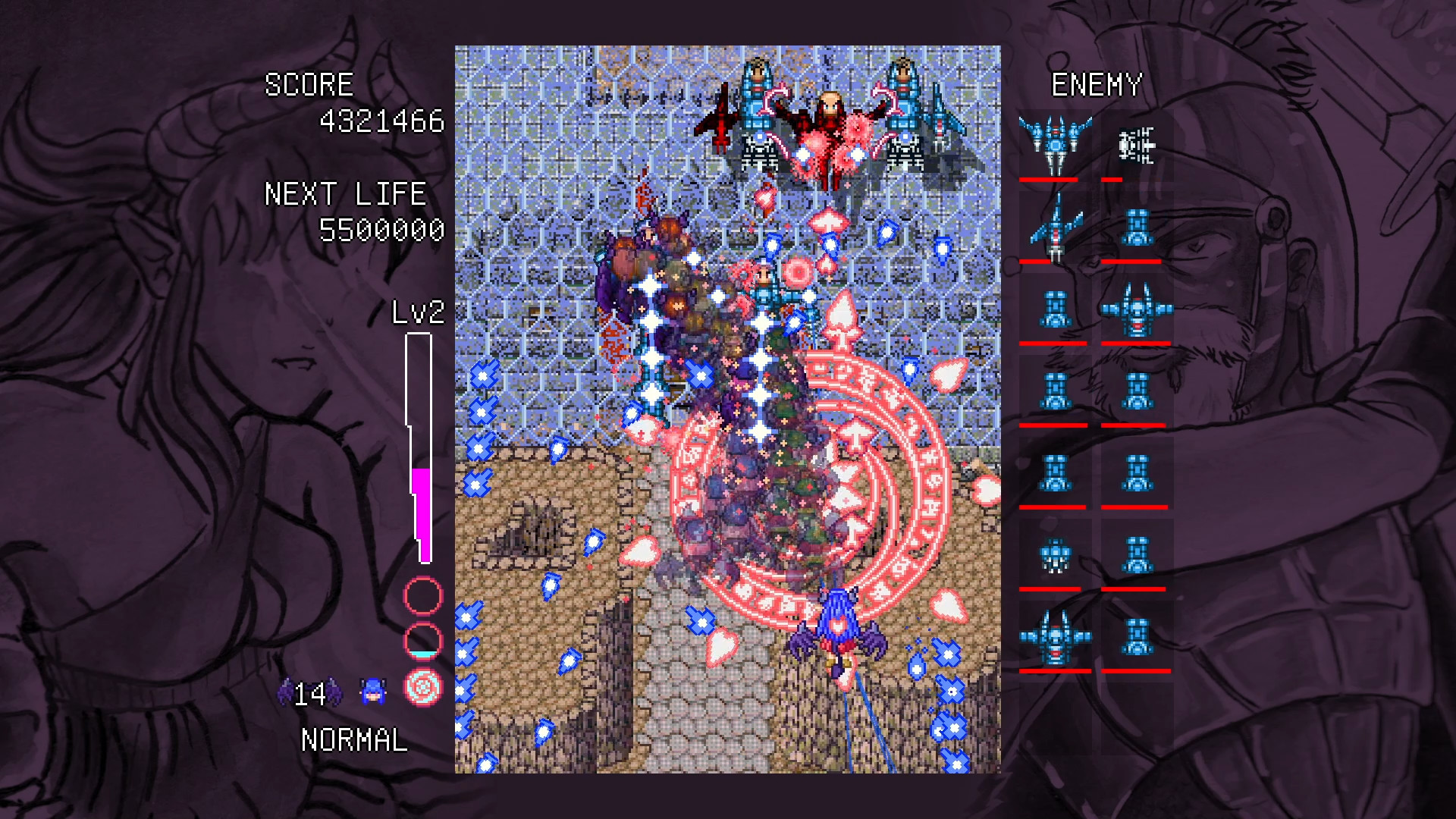Select the large mech enemy icon in ENEMY panel
Viewport: 1456px width, 819px height.
[x=1054, y=140]
